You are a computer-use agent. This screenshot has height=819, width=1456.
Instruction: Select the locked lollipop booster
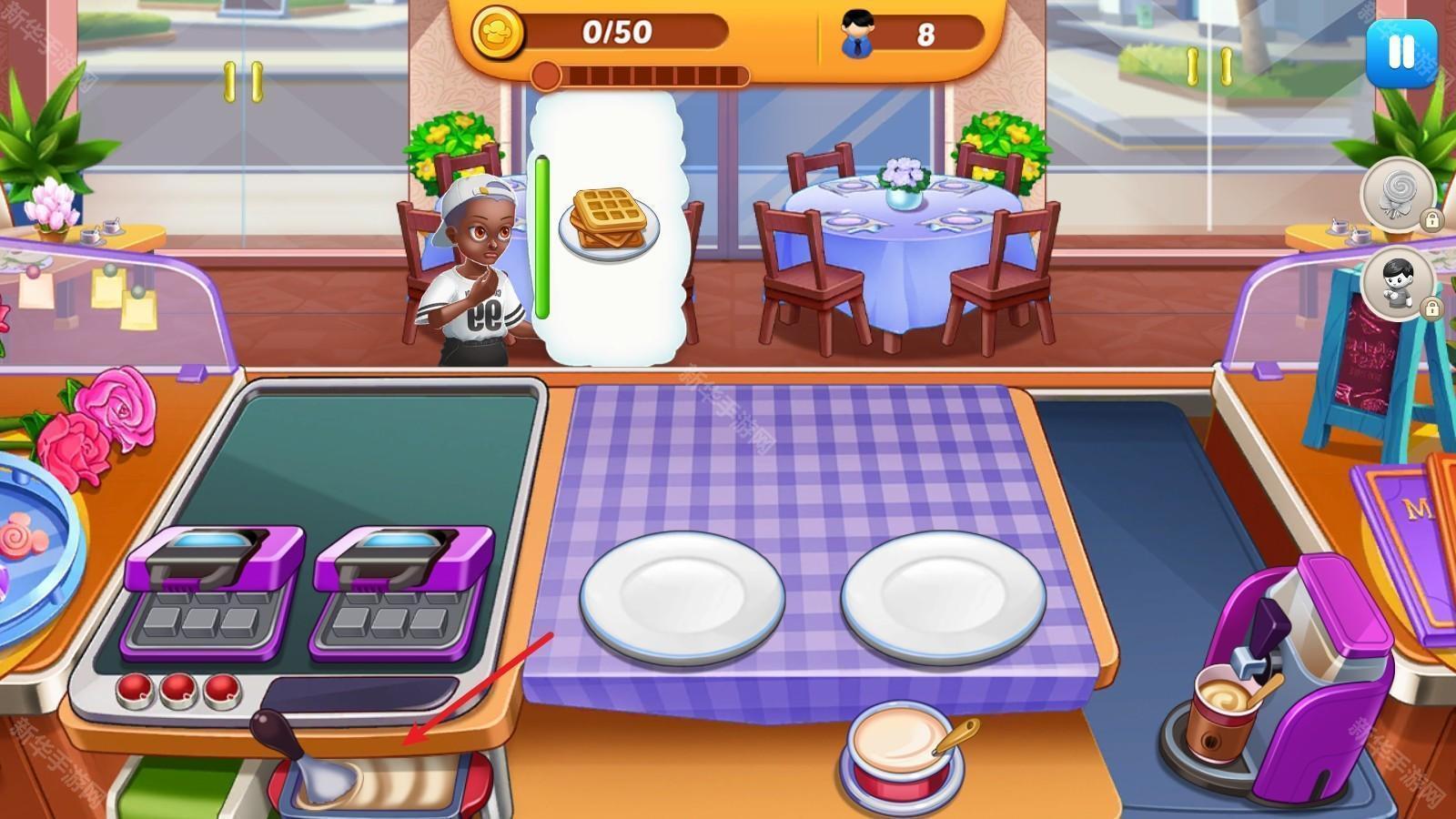pyautogui.click(x=1398, y=195)
